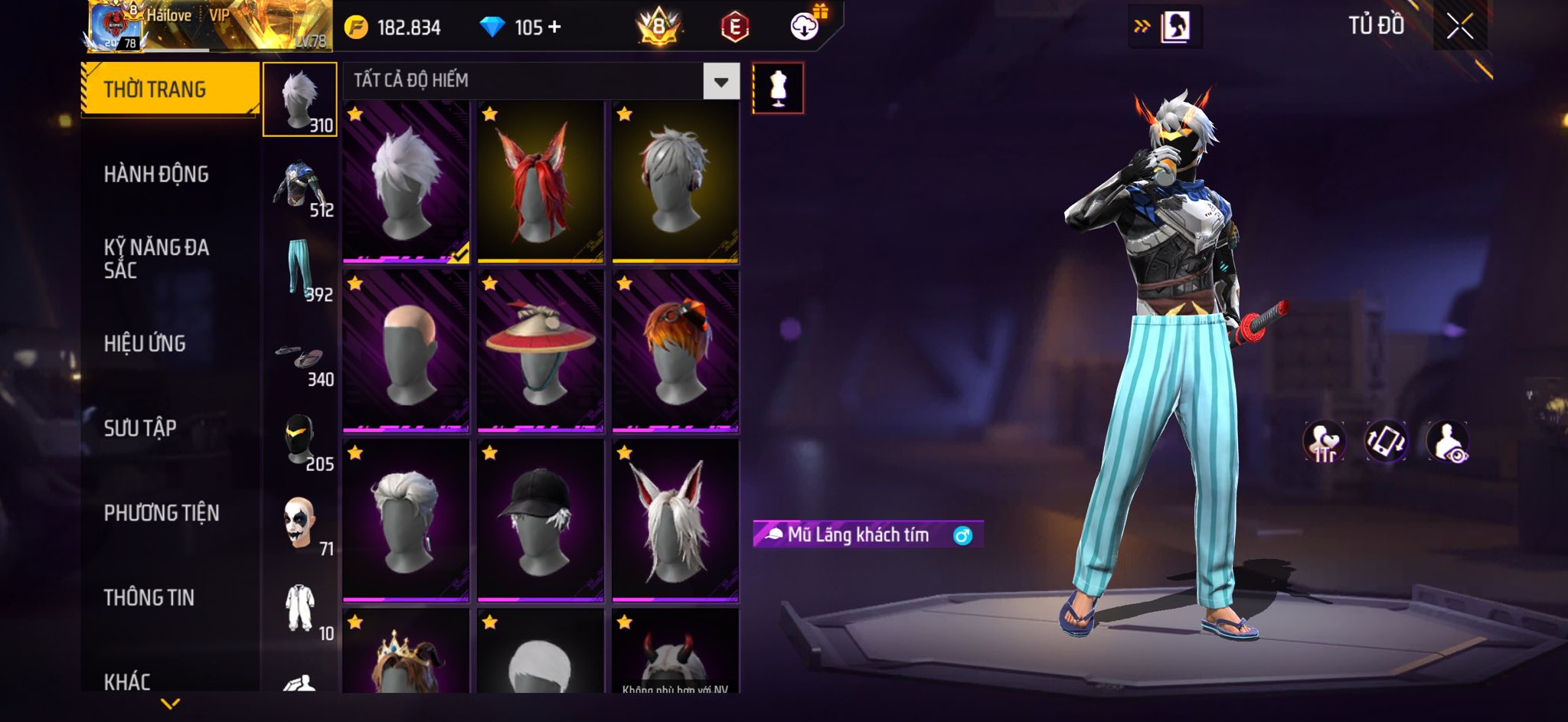The width and height of the screenshot is (1568, 722).
Task: Choose the red conical straw hat item
Action: point(541,351)
